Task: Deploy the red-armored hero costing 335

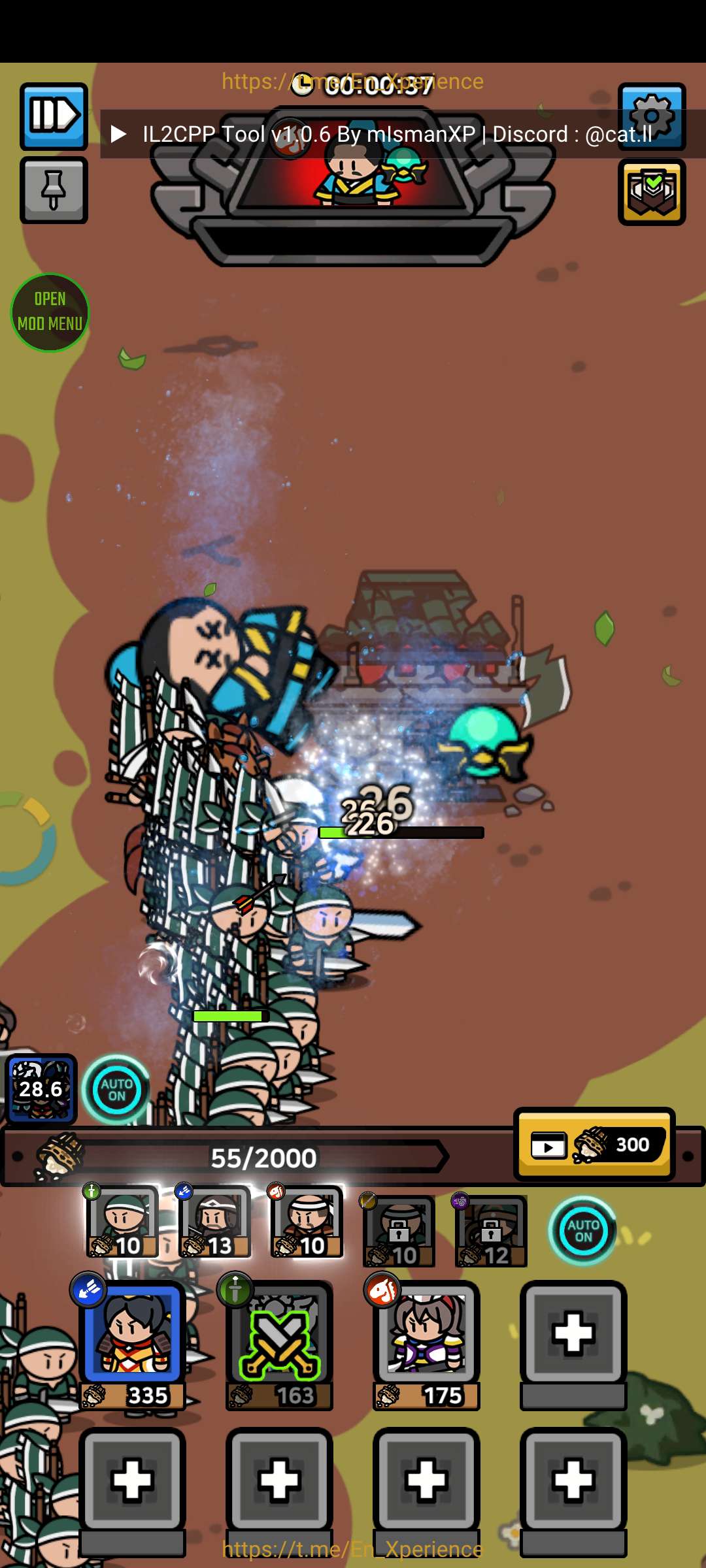Action: [133, 1345]
